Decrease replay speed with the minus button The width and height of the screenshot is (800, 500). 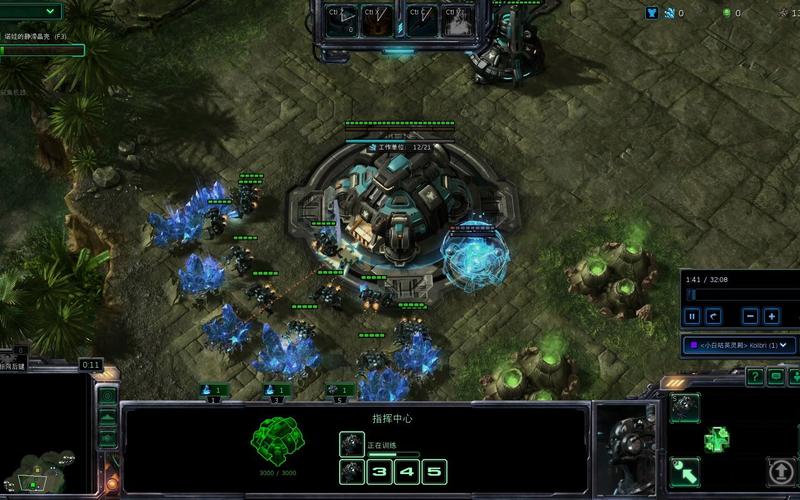coord(750,316)
